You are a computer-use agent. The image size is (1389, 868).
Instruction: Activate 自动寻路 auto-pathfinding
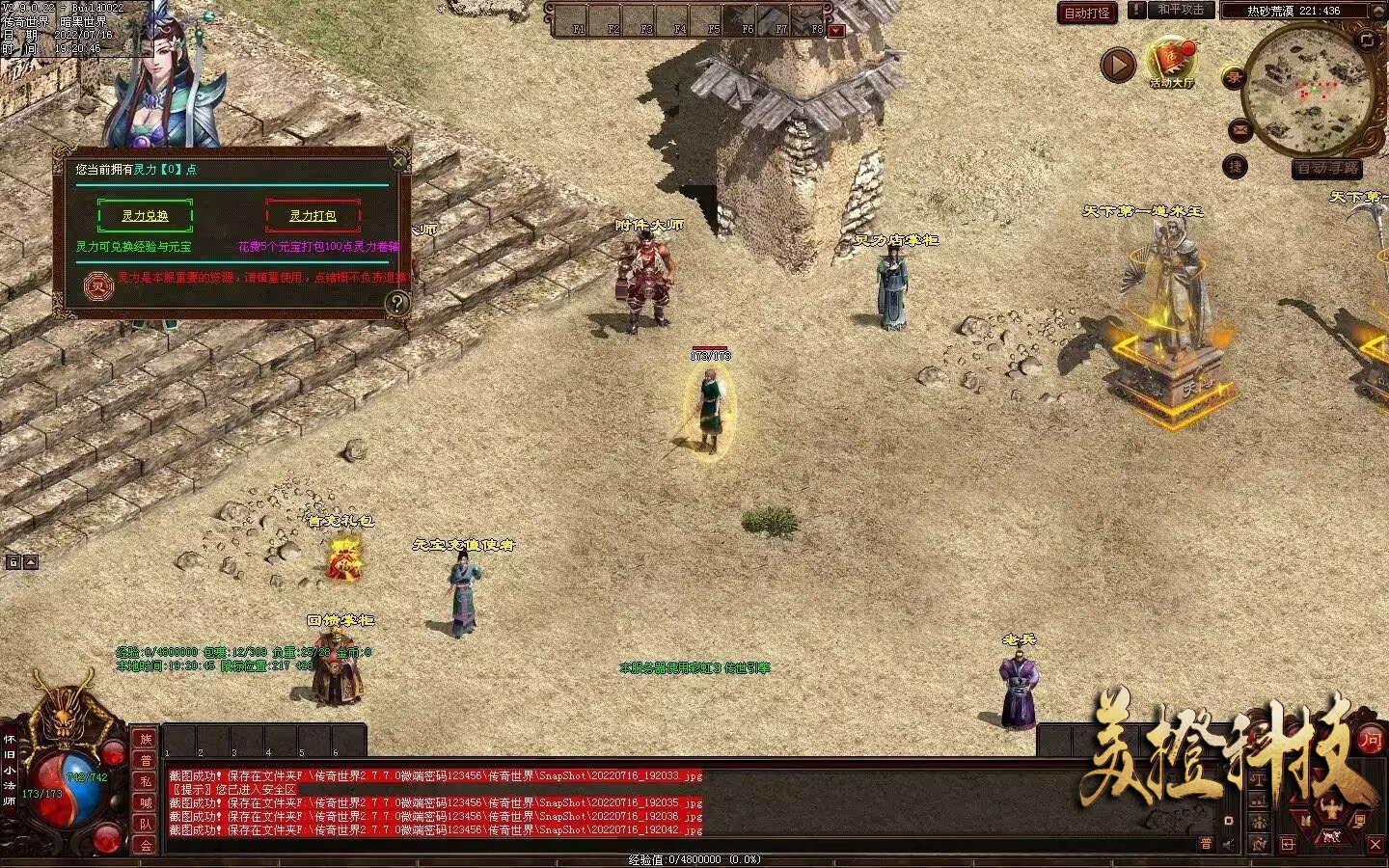[1328, 168]
